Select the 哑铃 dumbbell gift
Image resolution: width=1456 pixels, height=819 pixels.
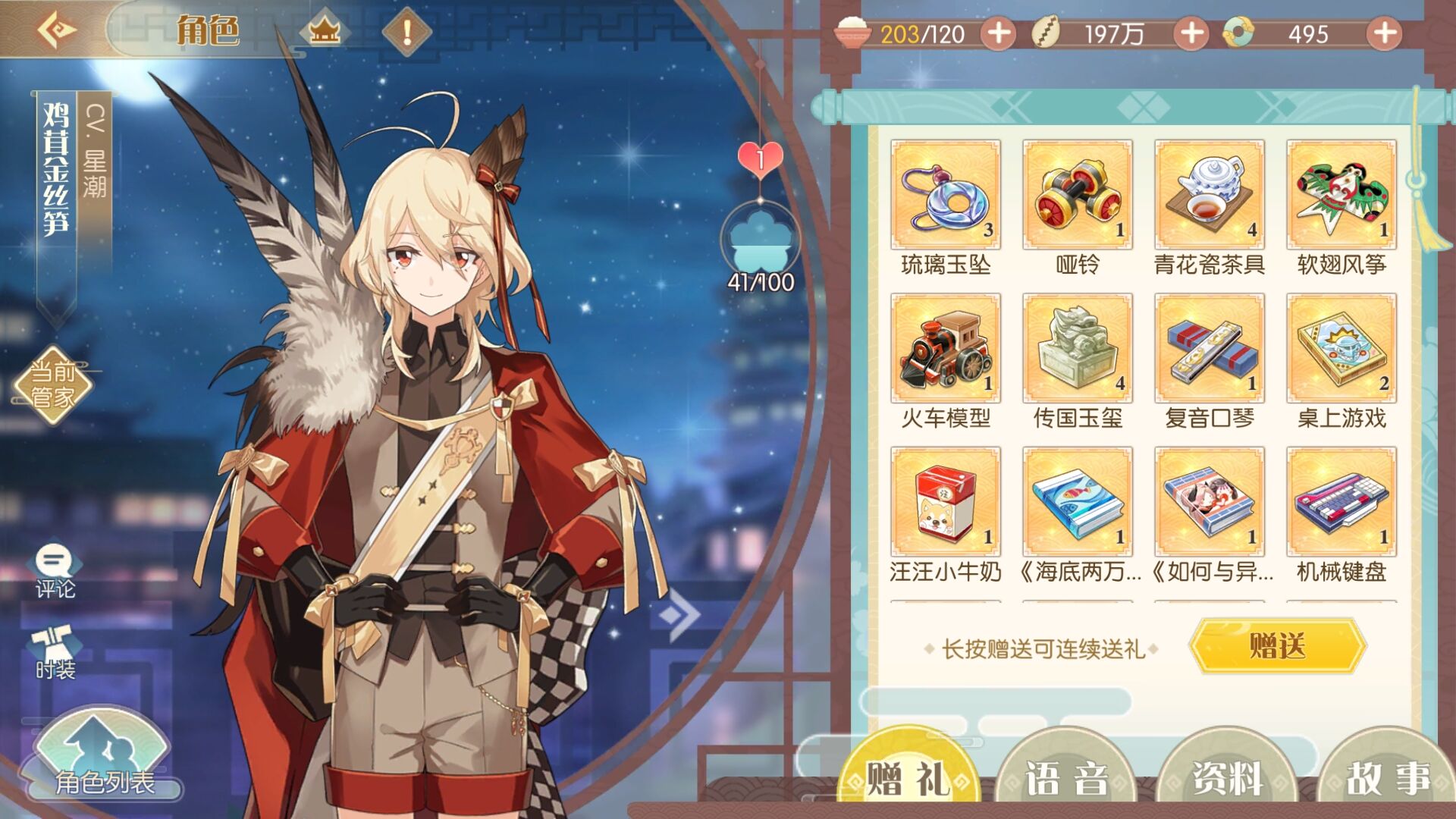pyautogui.click(x=1077, y=195)
